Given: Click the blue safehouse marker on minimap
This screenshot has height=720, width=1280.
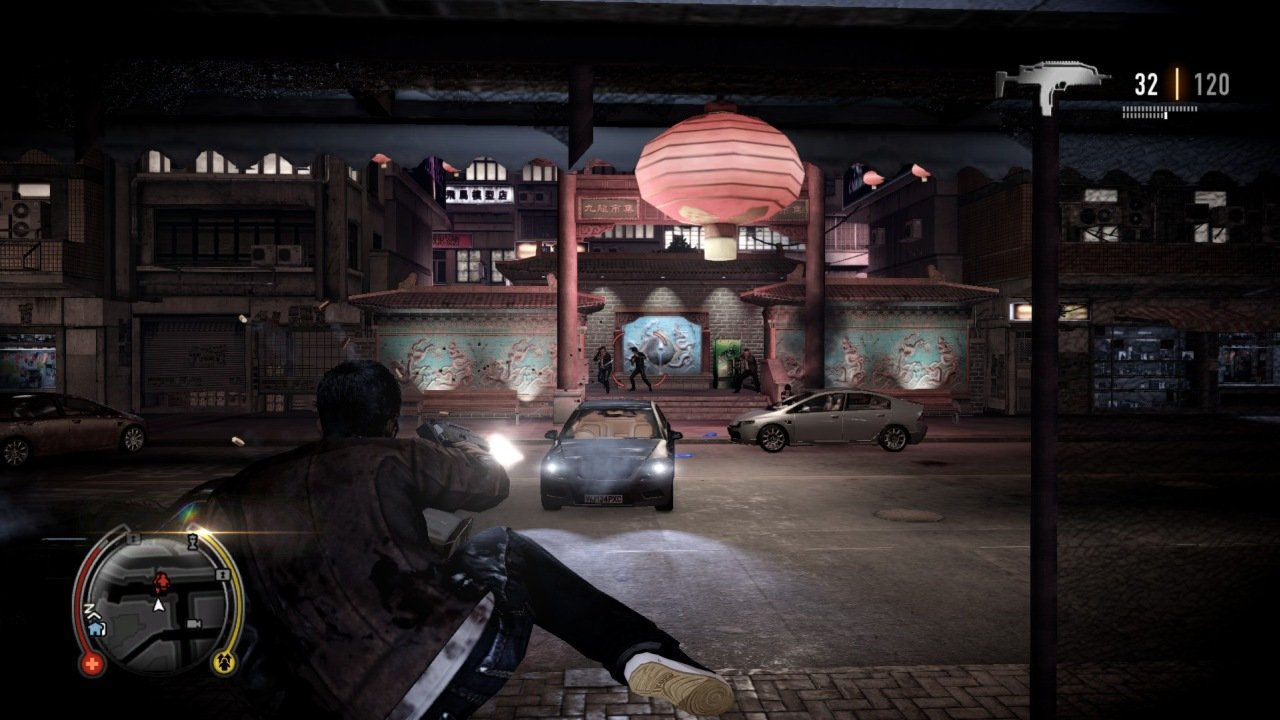Looking at the screenshot, I should click(x=96, y=629).
